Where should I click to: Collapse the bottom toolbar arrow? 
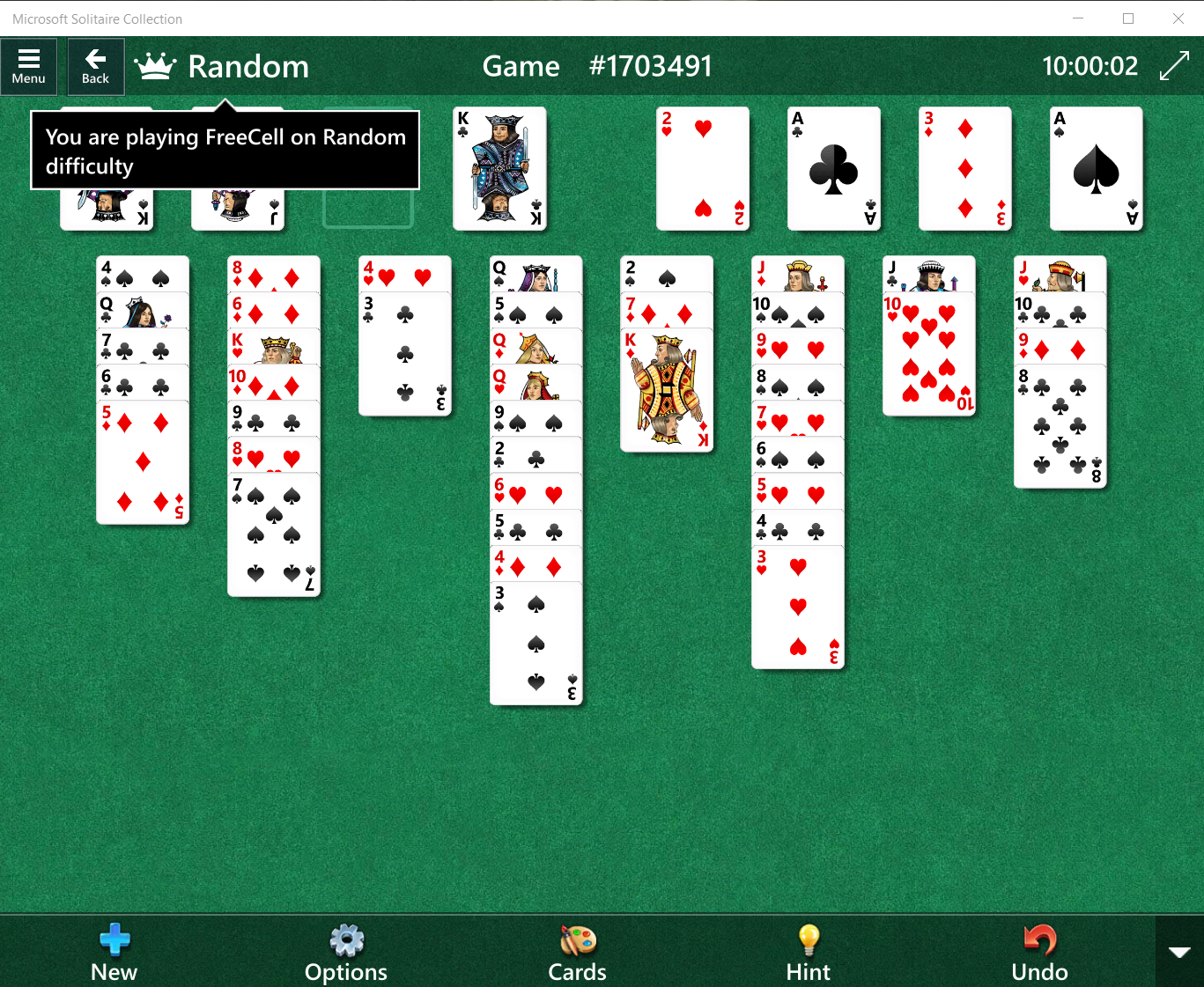[1179, 952]
